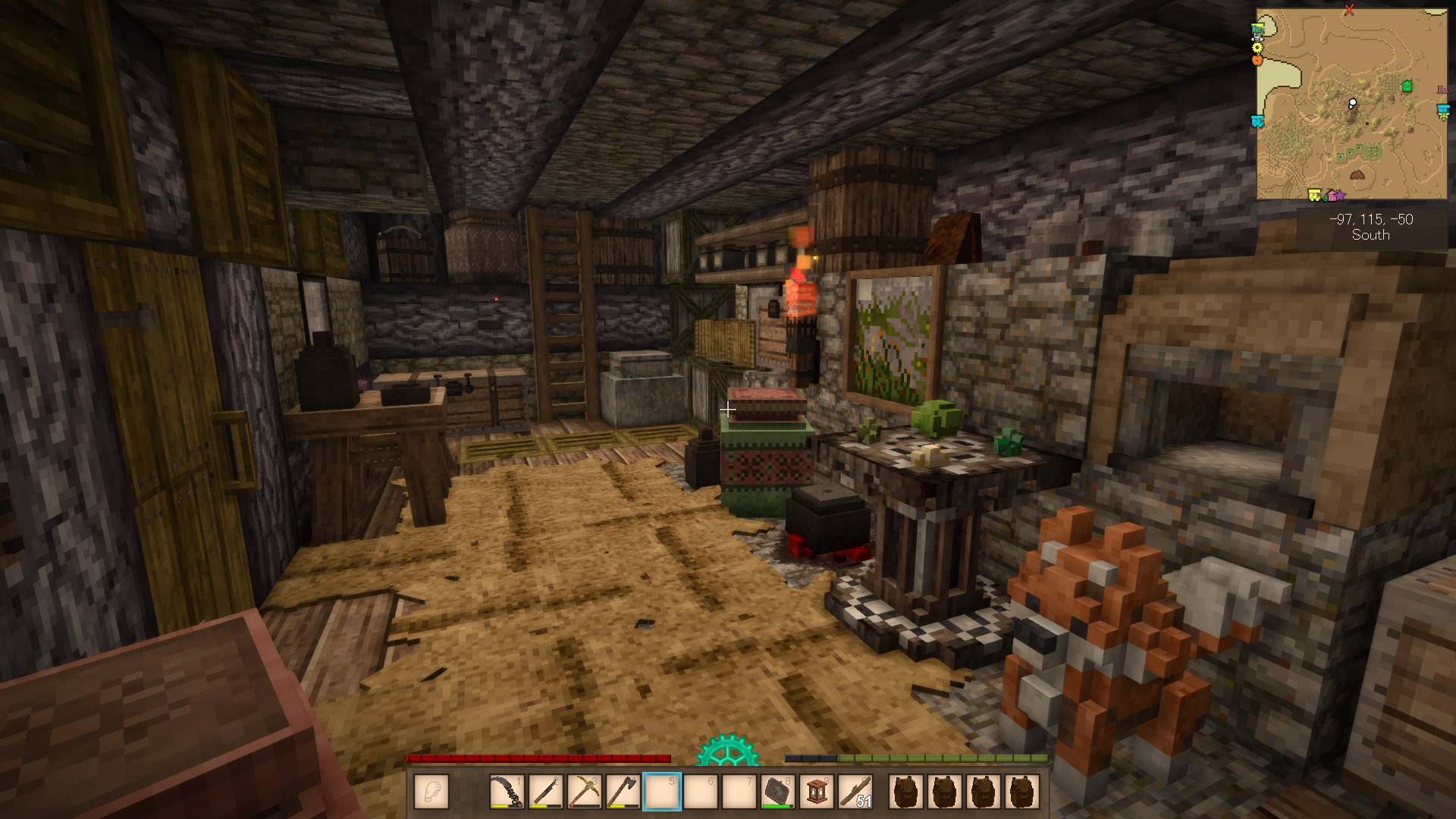Screen dimensions: 1456x819
Task: Select the dark plate item in slot 8
Action: [777, 792]
